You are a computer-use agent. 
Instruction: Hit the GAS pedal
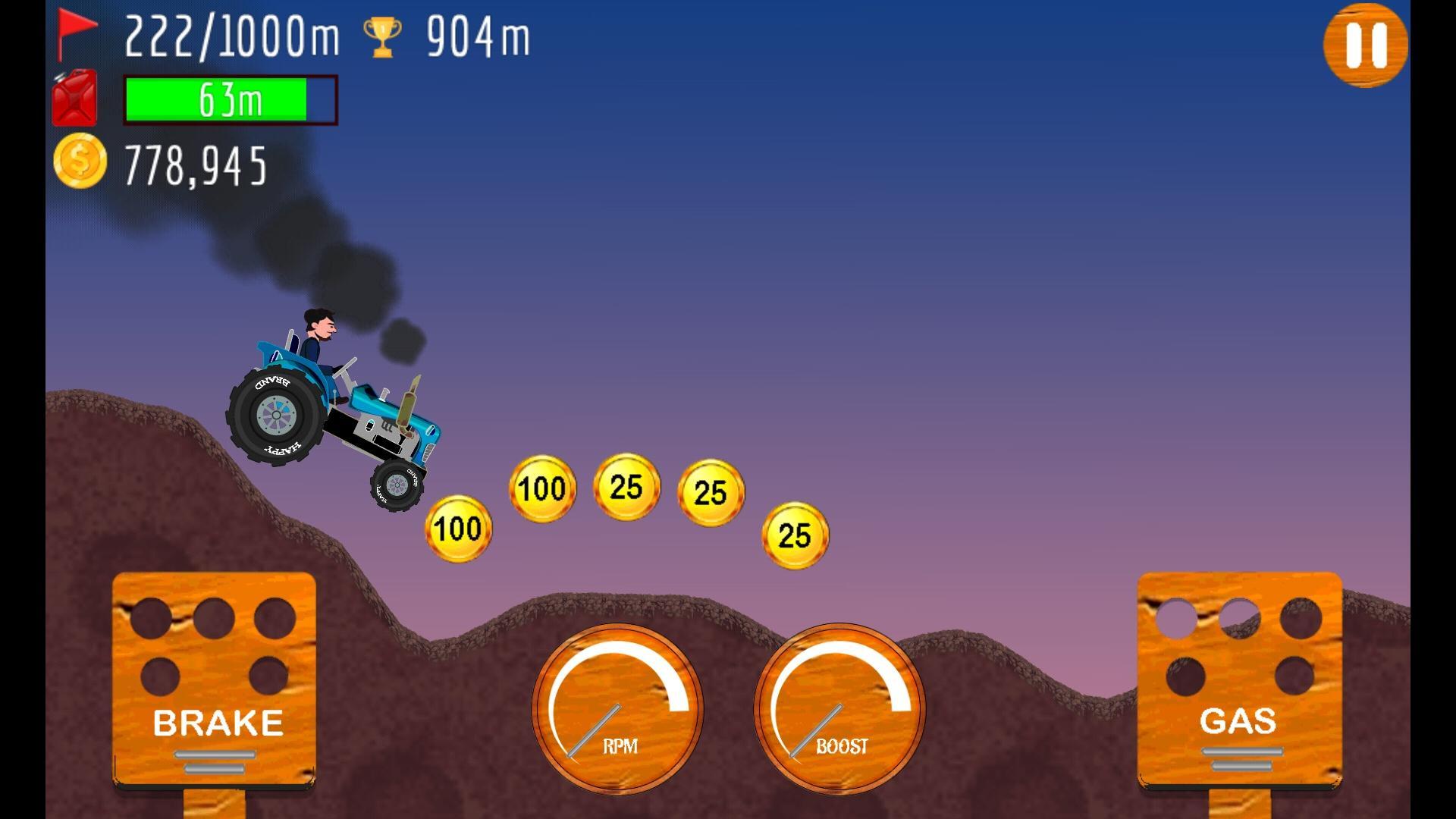(x=1239, y=679)
